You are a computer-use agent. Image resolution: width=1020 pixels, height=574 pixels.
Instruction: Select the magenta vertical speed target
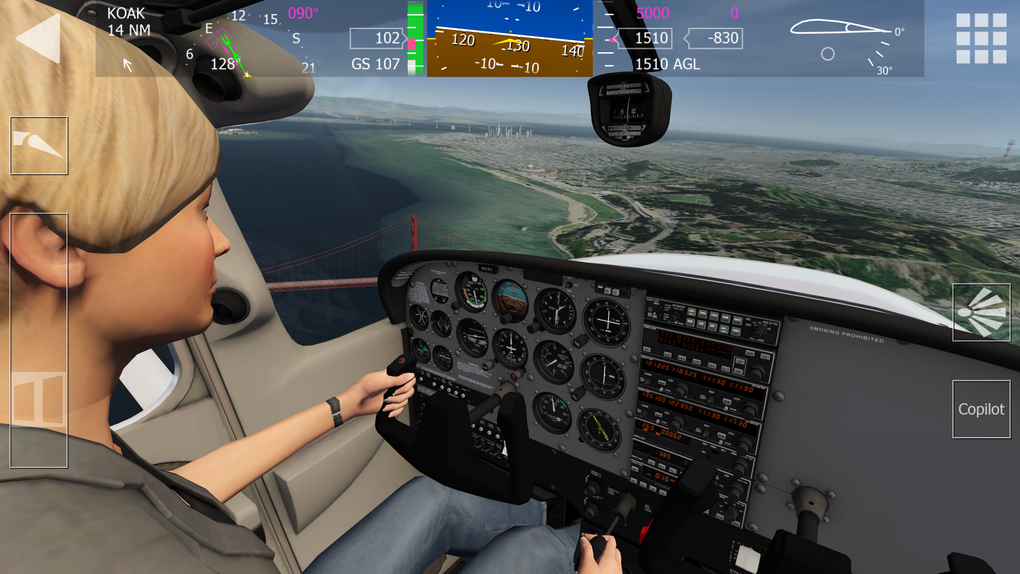(x=734, y=13)
